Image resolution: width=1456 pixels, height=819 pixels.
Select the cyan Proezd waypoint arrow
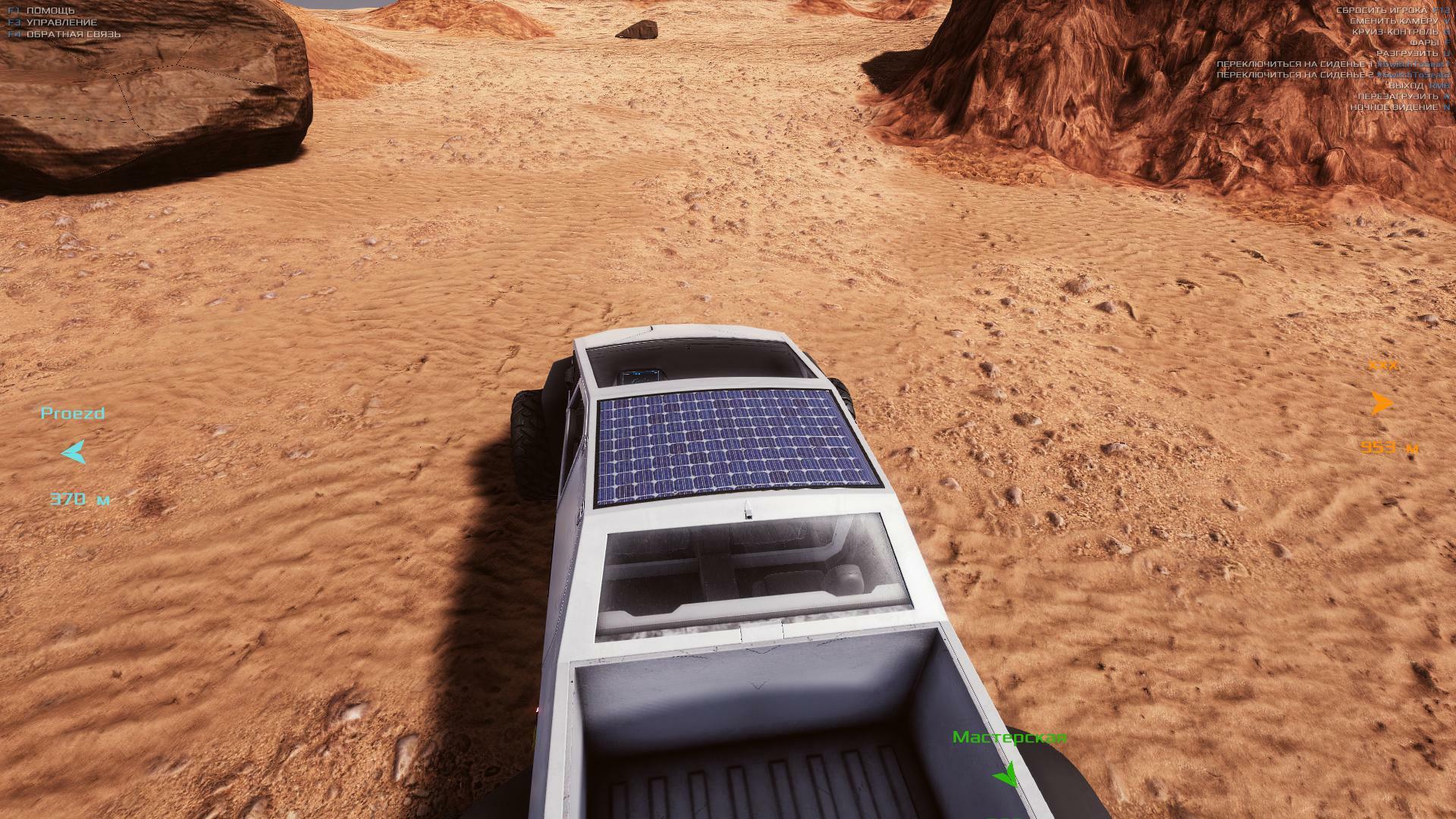[x=74, y=453]
